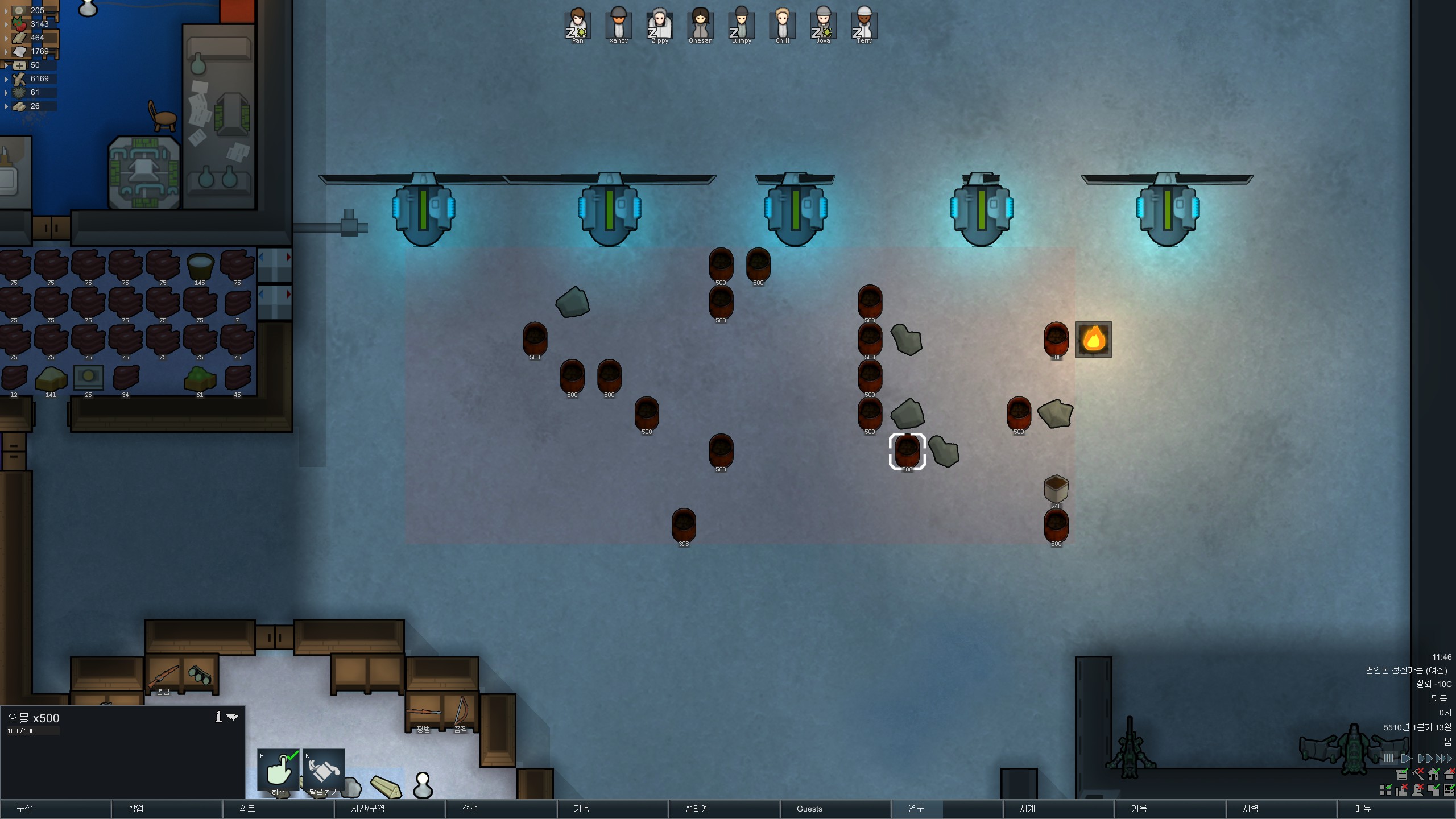Select colonist Chili's portrait
This screenshot has width=1456, height=819.
pos(782,24)
